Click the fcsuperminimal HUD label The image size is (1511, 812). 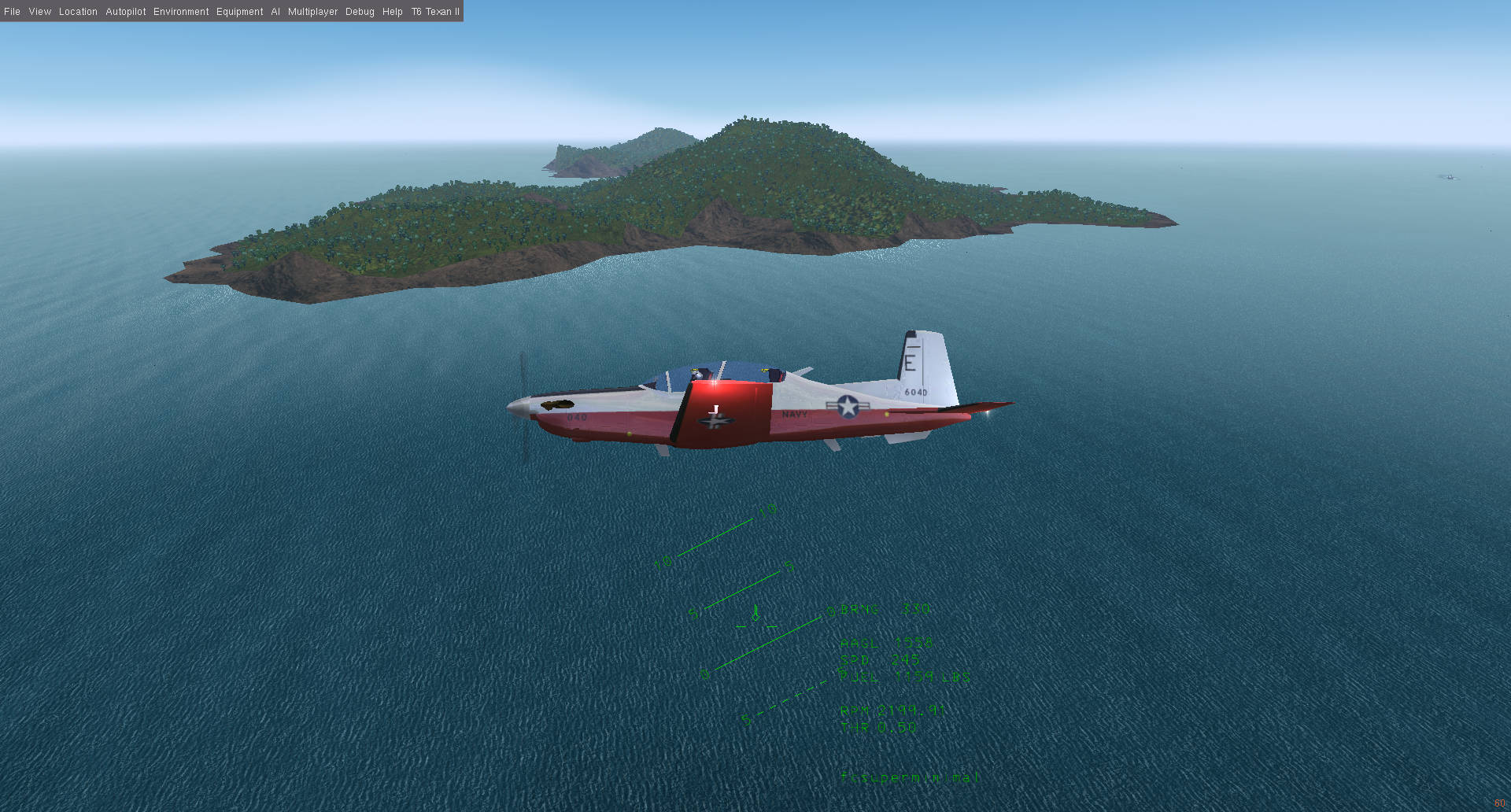click(909, 777)
